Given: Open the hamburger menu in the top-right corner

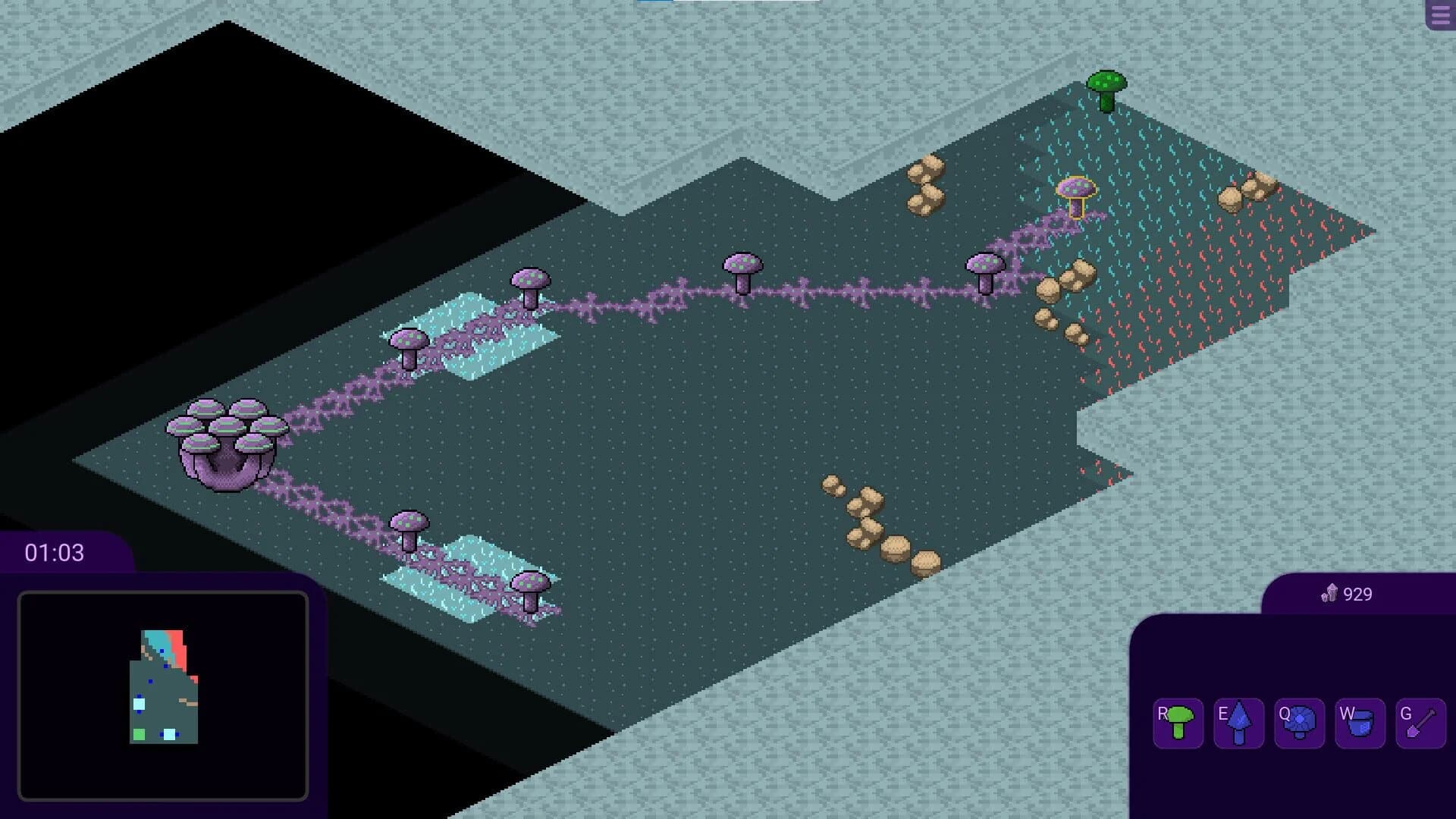Looking at the screenshot, I should 1439,14.
